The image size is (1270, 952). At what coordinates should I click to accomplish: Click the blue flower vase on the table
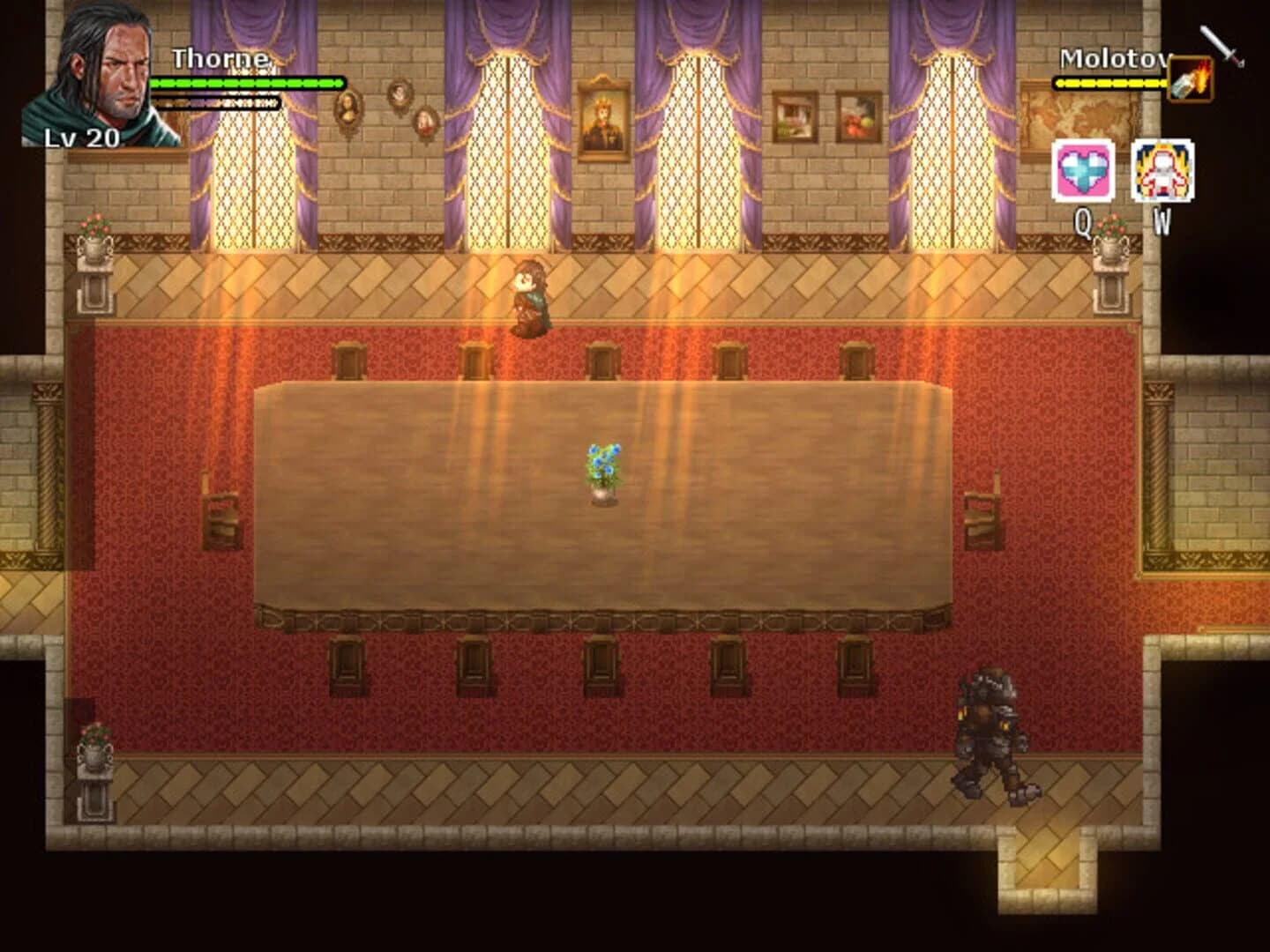pyautogui.click(x=602, y=467)
